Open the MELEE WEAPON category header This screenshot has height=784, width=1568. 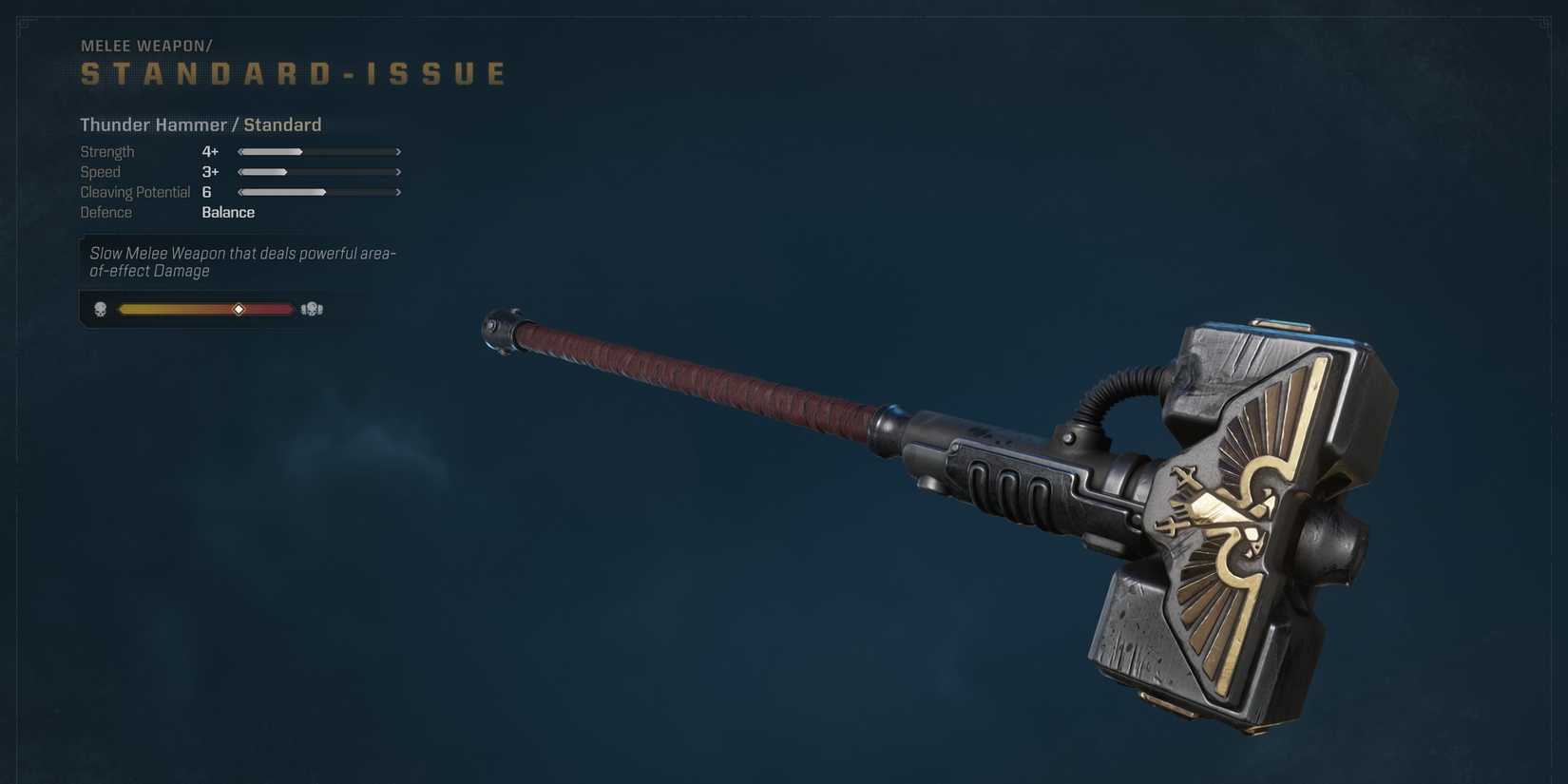[x=144, y=45]
